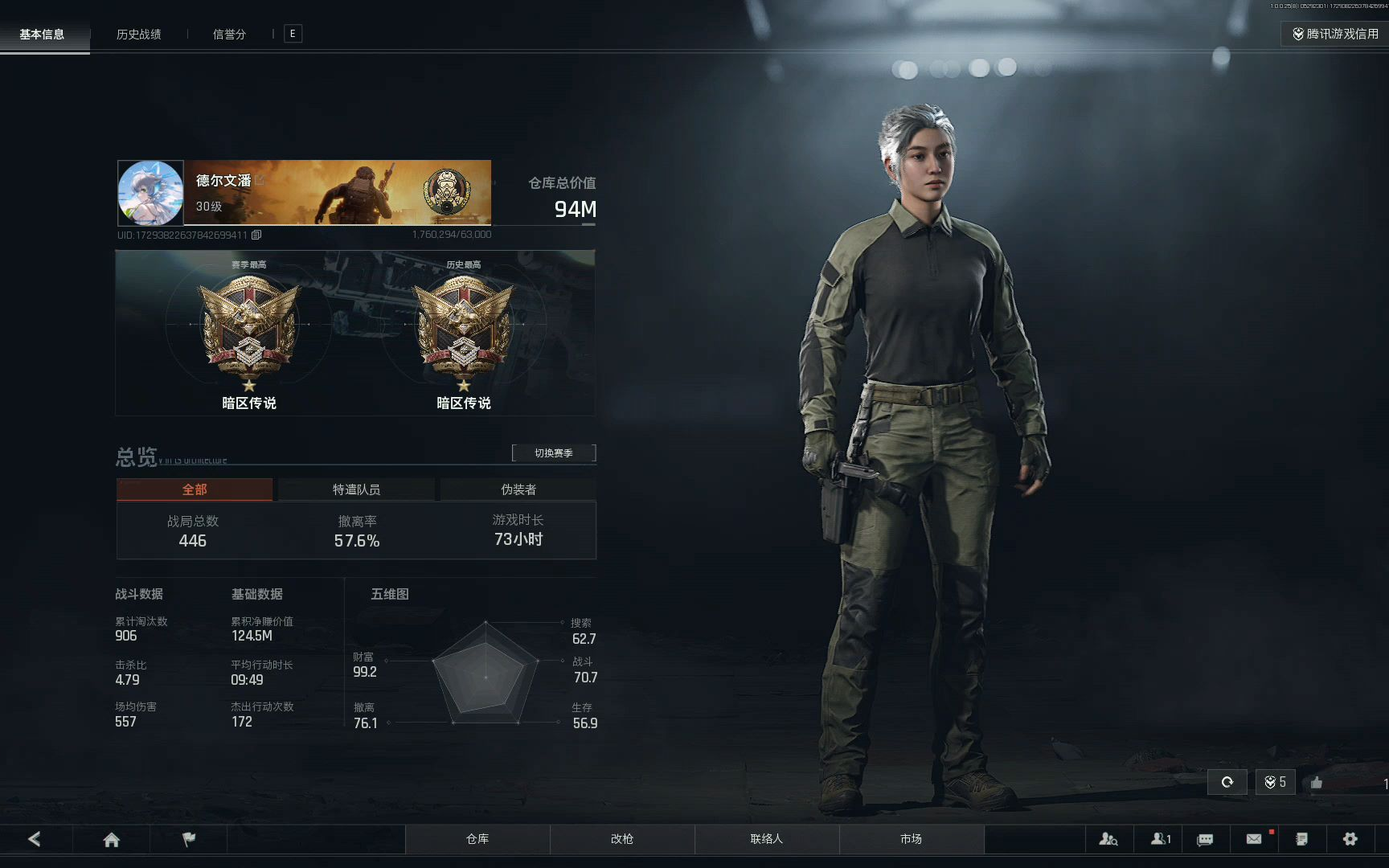The width and height of the screenshot is (1389, 868).
Task: Show 伪装者 statistics
Action: (x=518, y=489)
